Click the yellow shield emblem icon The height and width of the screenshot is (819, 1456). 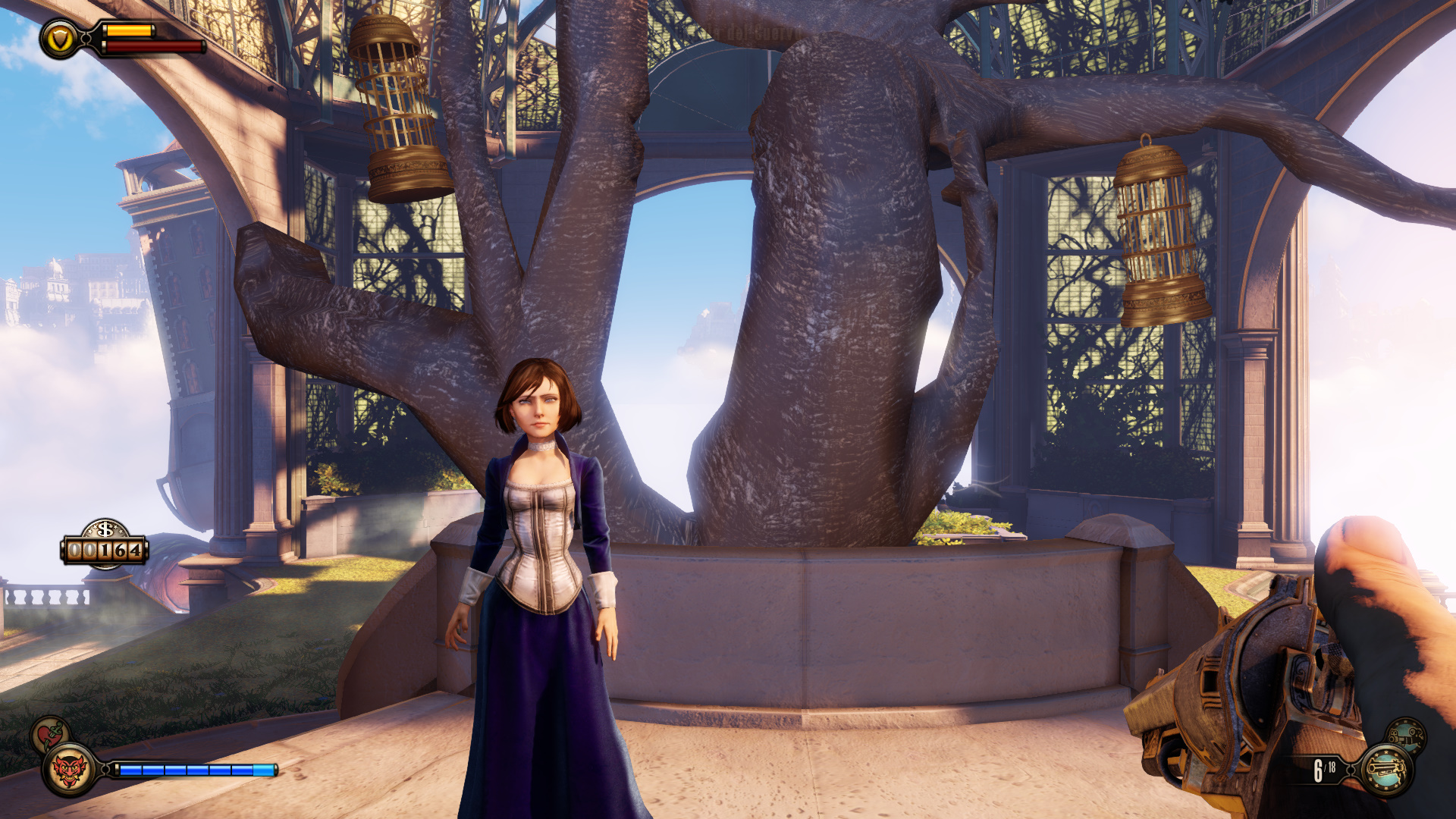pyautogui.click(x=59, y=39)
